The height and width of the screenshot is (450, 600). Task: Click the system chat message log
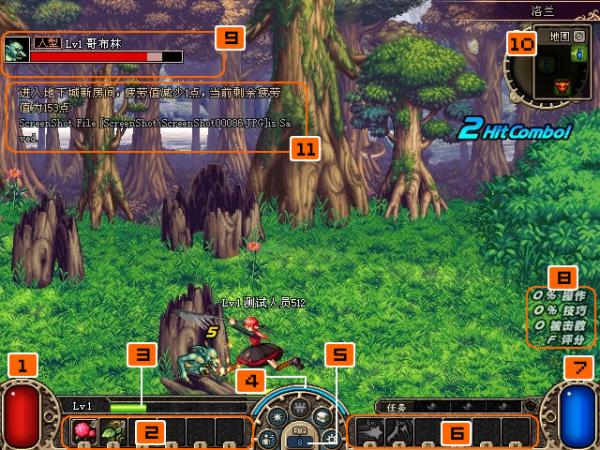tap(150, 115)
